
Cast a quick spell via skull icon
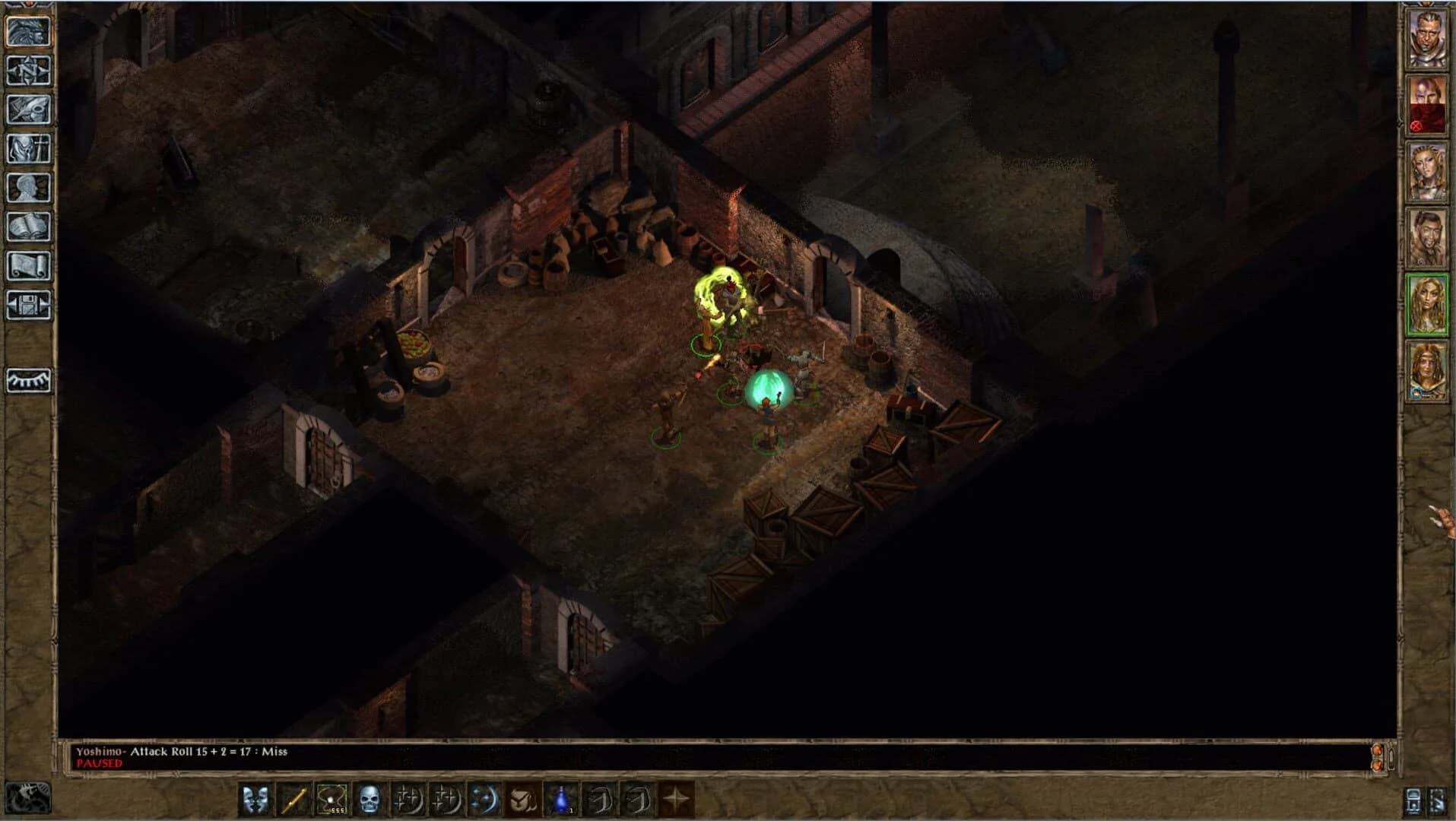tap(368, 800)
